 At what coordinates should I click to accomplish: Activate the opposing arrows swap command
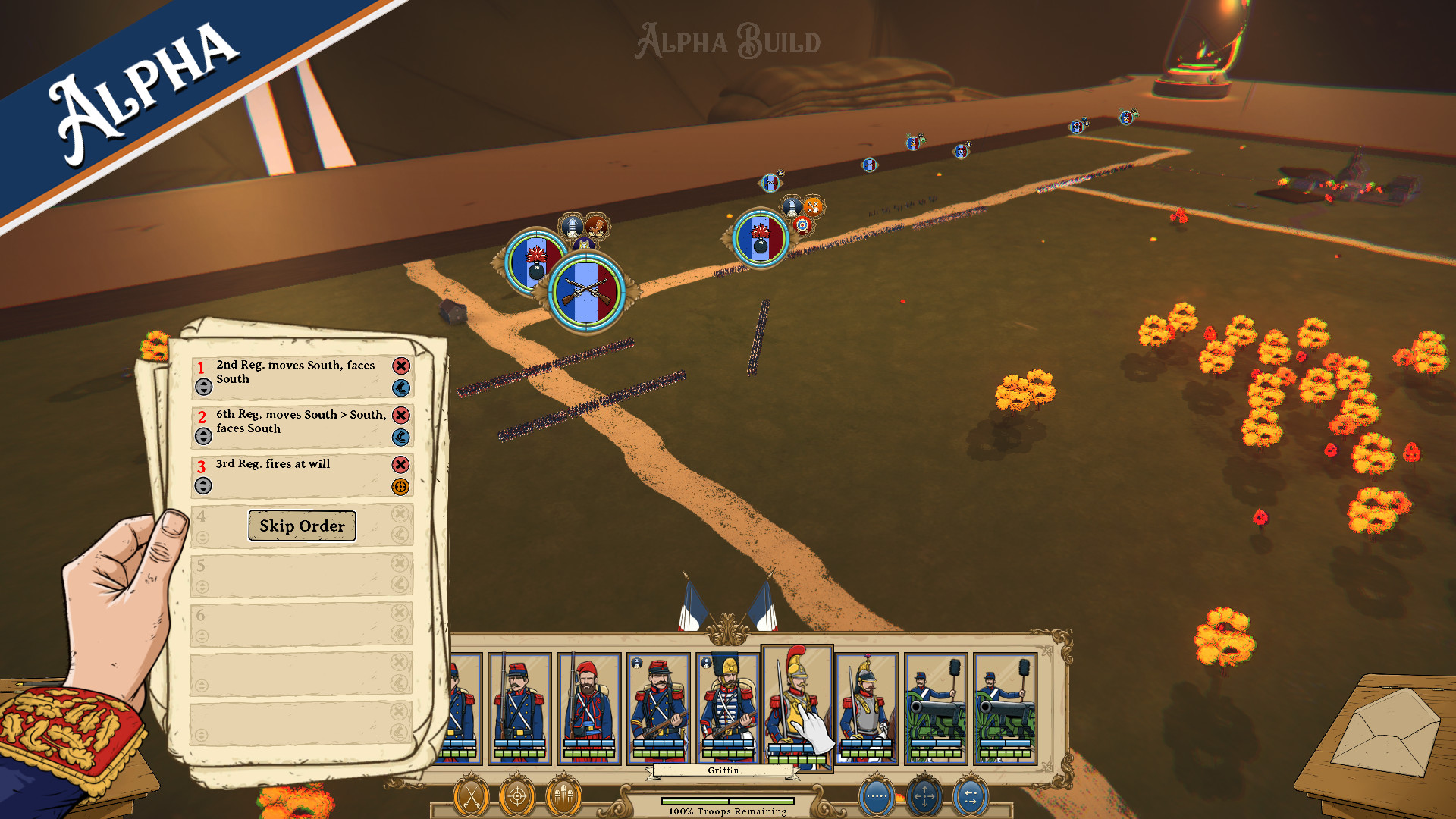click(x=971, y=797)
